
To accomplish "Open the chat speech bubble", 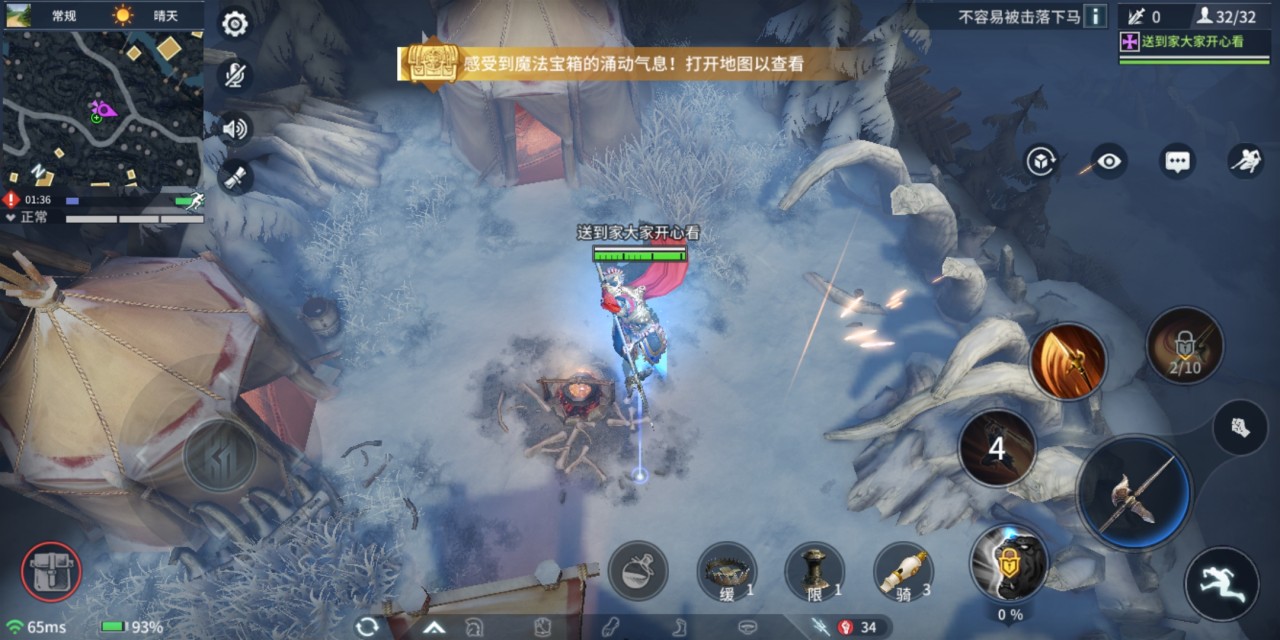I will tap(1177, 161).
